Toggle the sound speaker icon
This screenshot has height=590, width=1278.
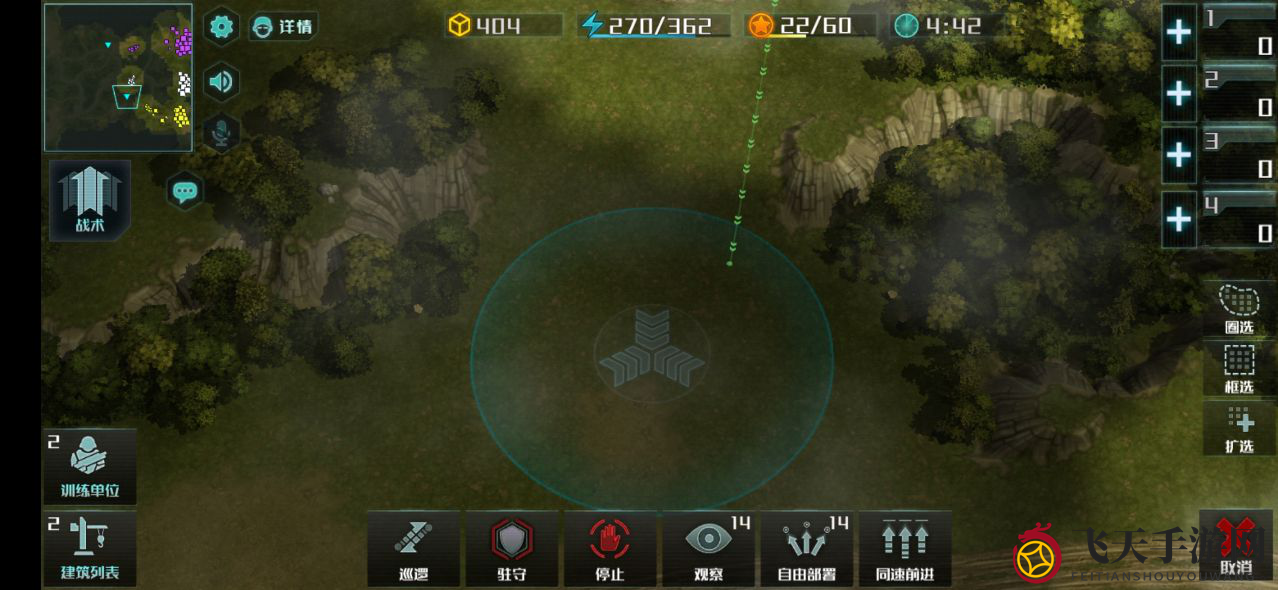click(x=221, y=82)
